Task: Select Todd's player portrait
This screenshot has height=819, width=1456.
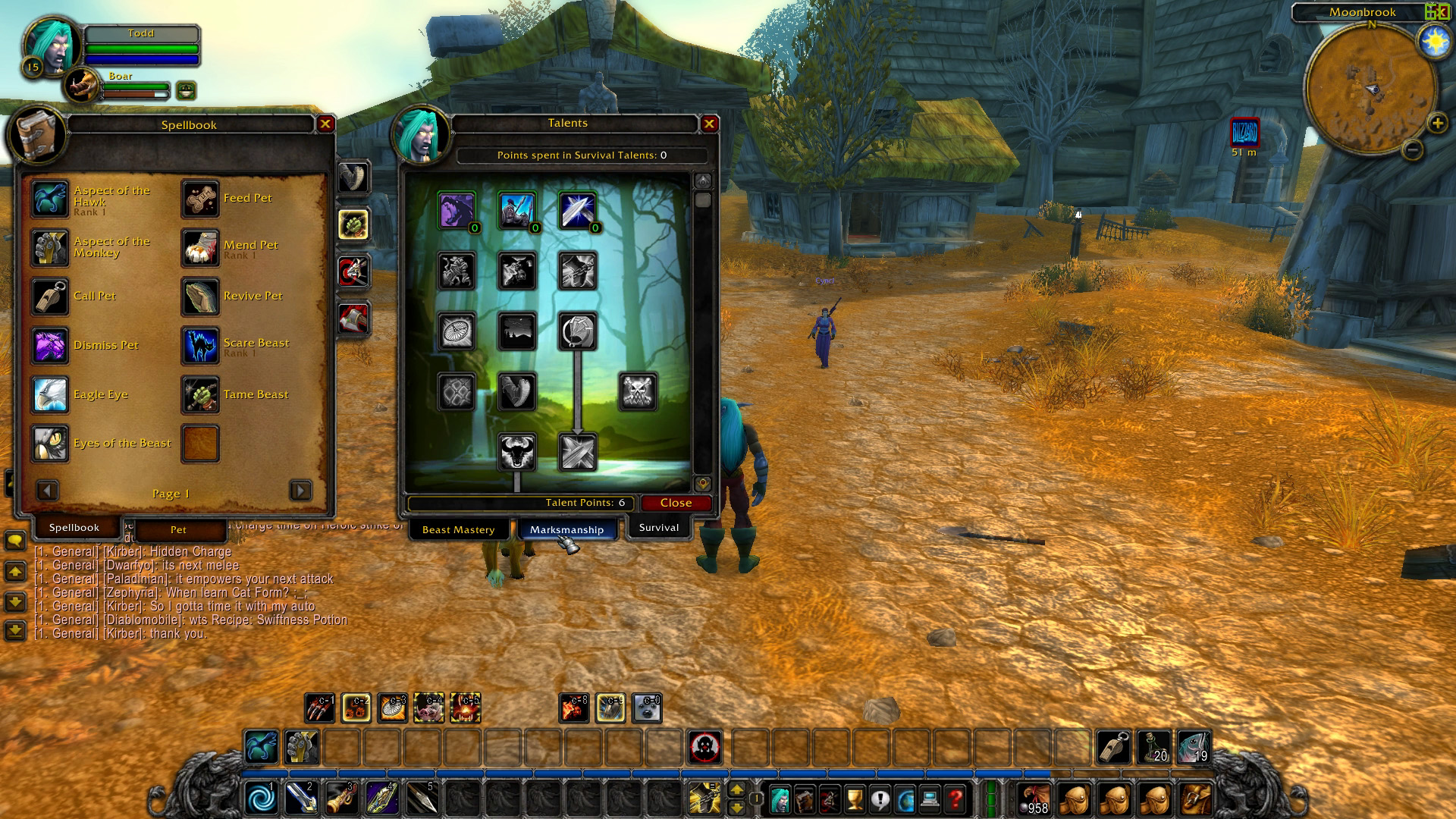Action: [52, 45]
